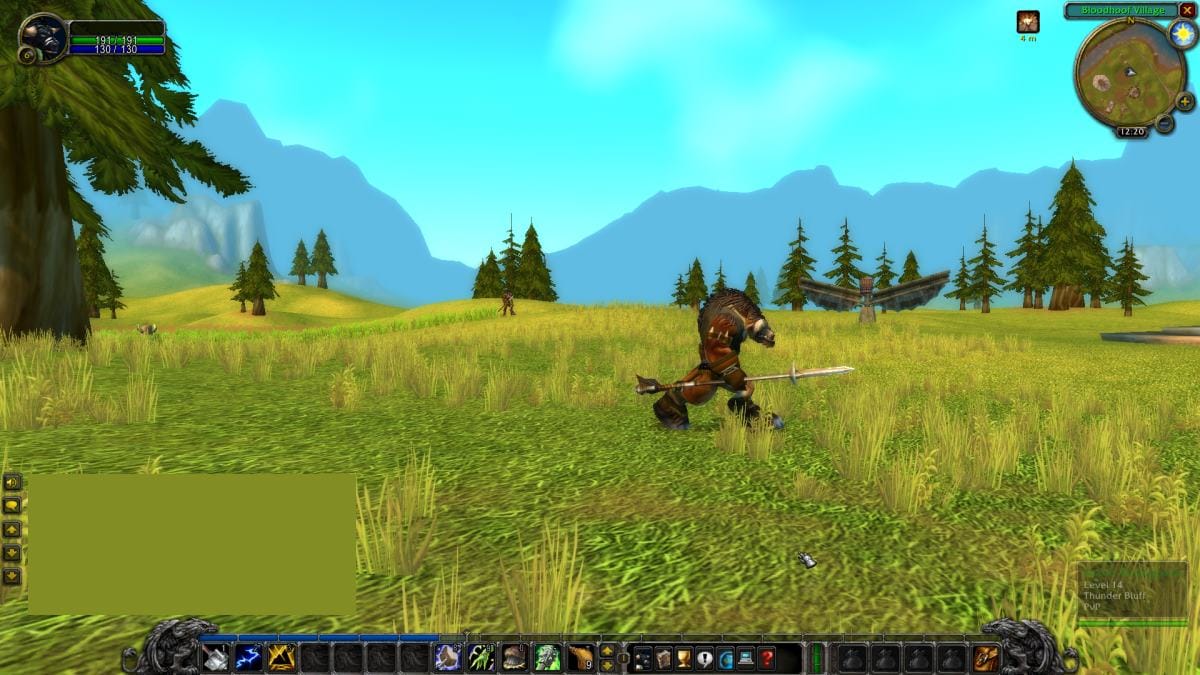Switch to the next action bar page
The width and height of the screenshot is (1200, 675).
click(606, 650)
